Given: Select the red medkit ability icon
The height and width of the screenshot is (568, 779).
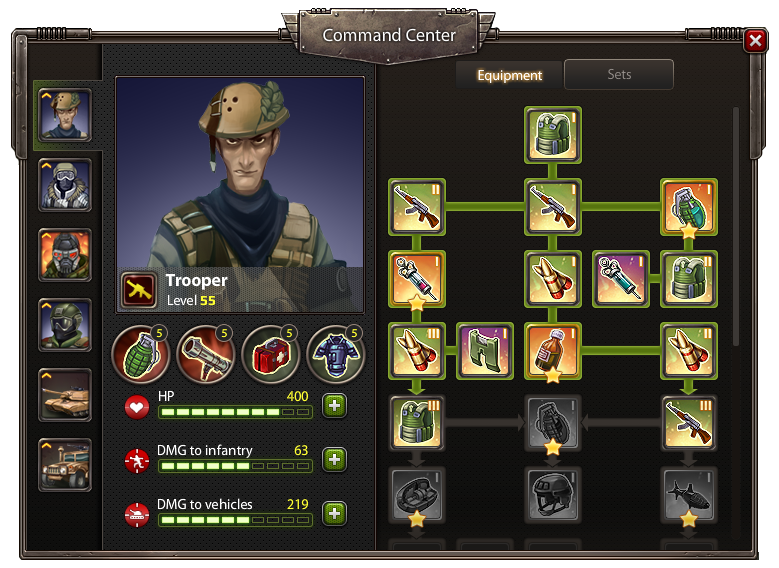Looking at the screenshot, I should tap(271, 354).
